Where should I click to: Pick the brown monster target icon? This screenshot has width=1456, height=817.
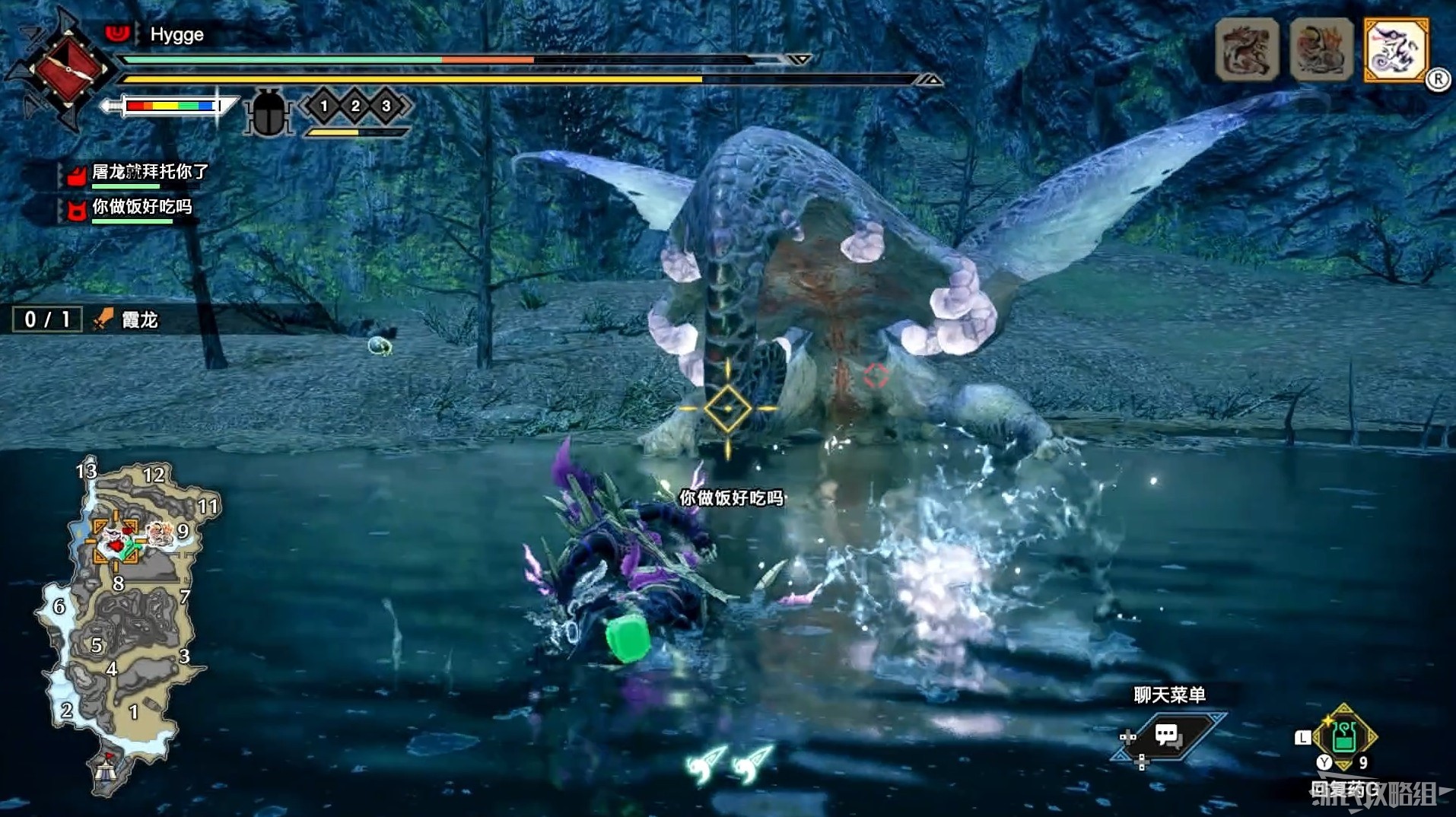pos(1247,50)
